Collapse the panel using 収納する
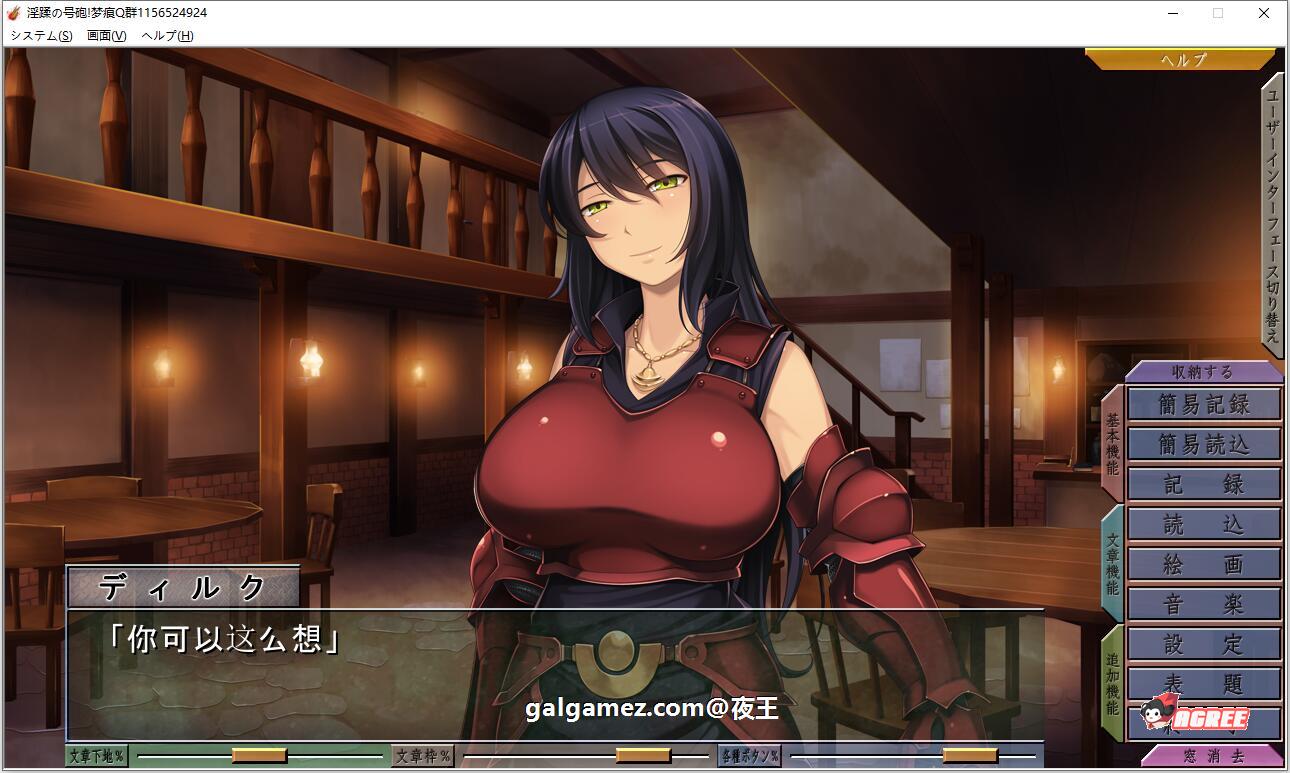 point(1204,370)
